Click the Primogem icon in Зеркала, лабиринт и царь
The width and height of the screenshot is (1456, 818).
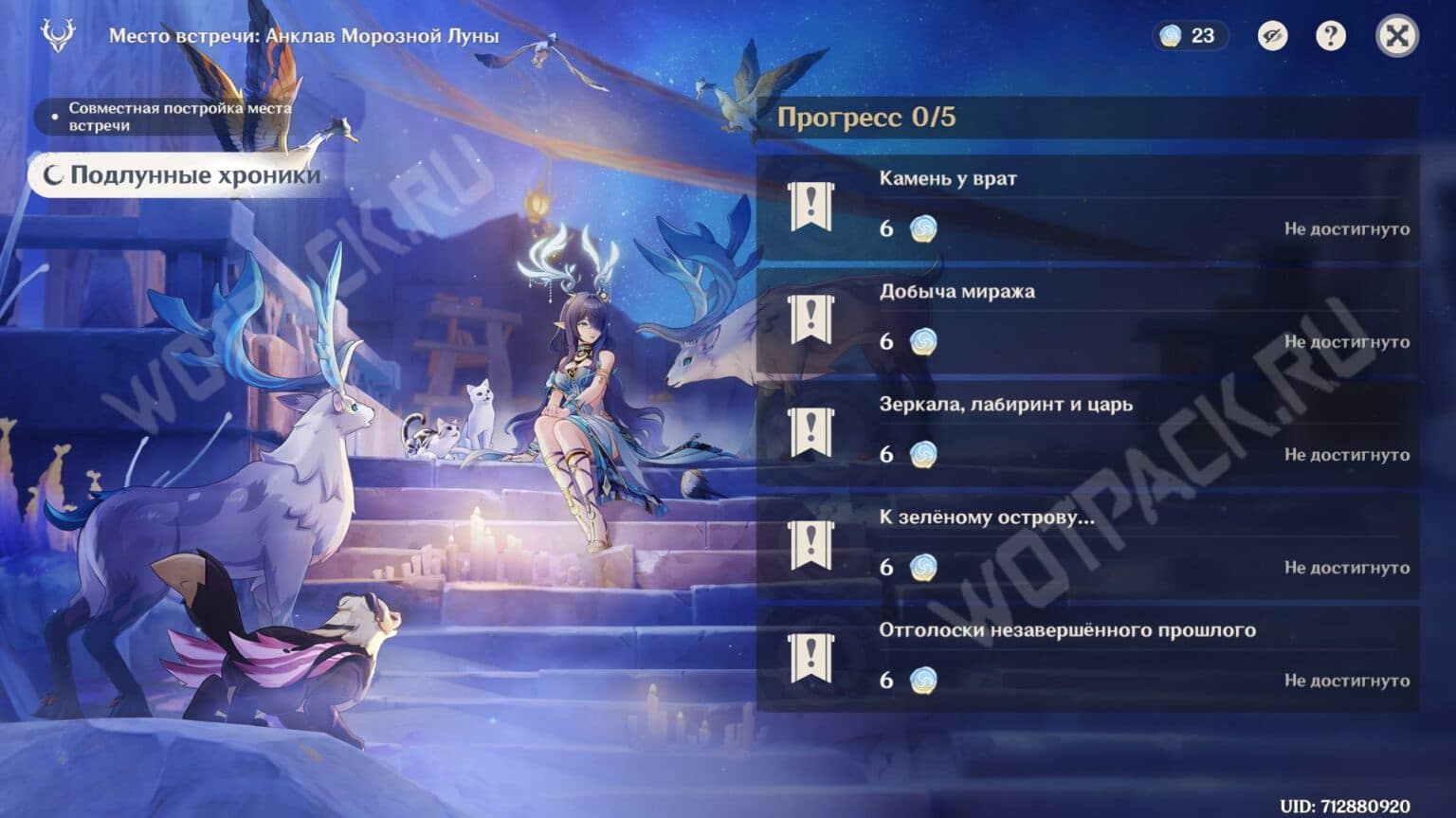pyautogui.click(x=924, y=455)
